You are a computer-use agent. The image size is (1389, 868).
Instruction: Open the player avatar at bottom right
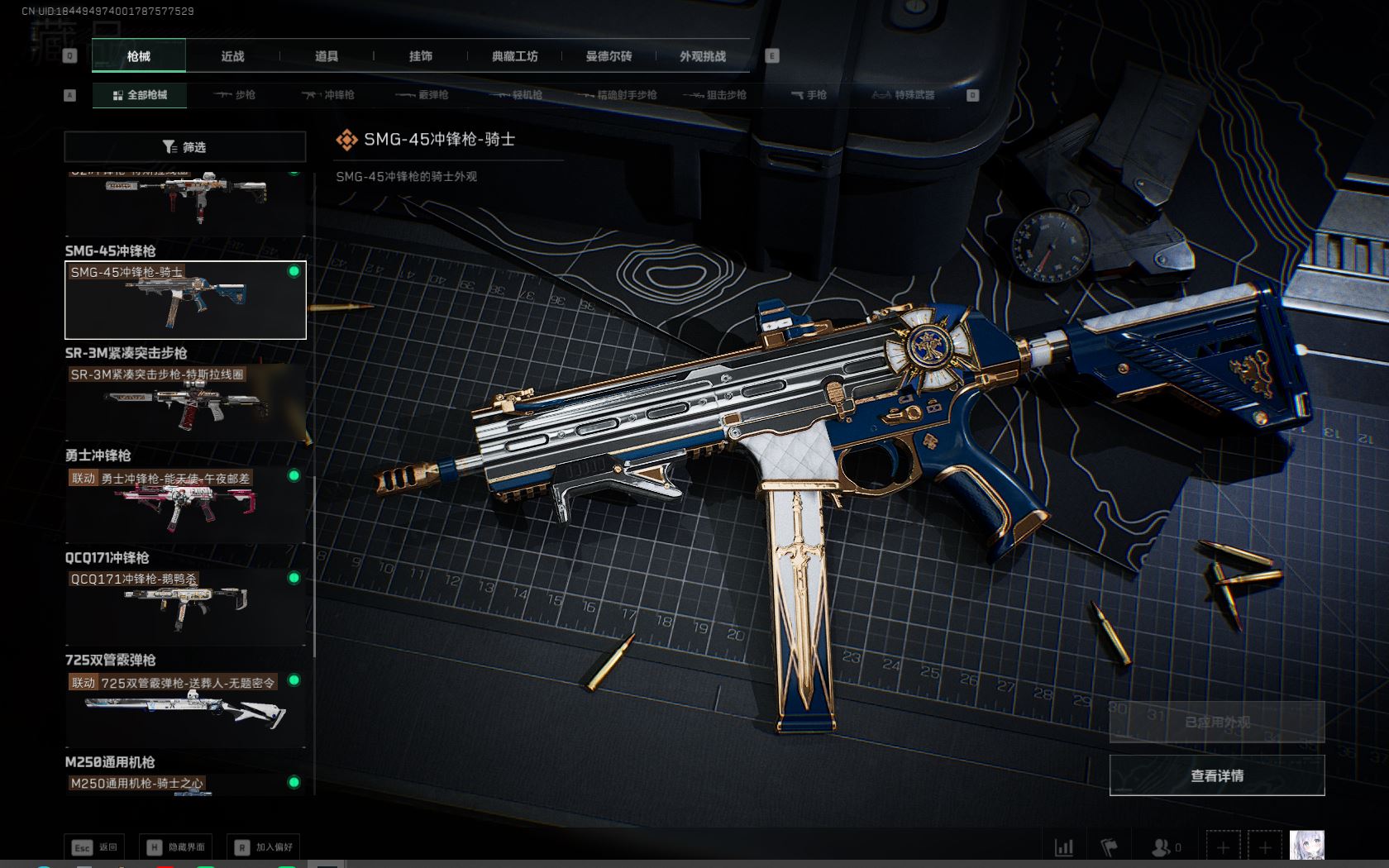(x=1306, y=846)
